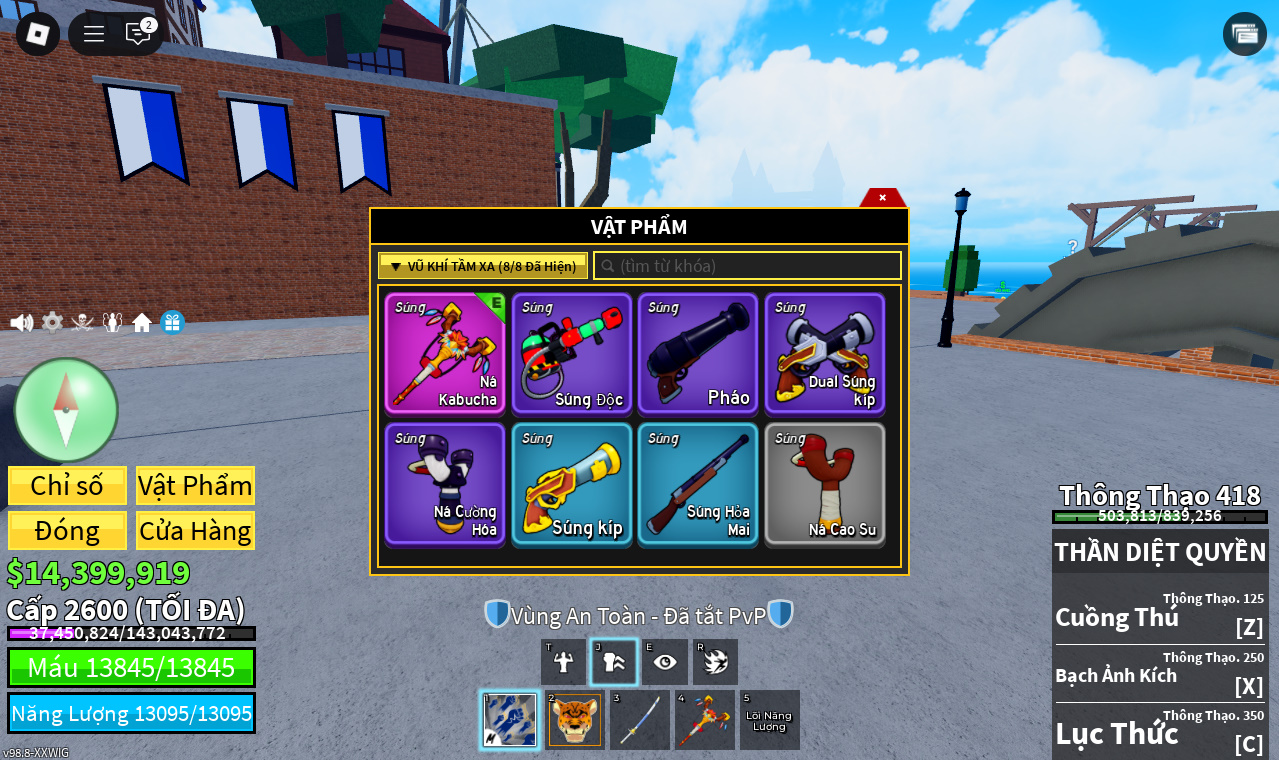Viewport: 1279px width, 760px height.
Task: Pick the Dual Súng kíp item
Action: pyautogui.click(x=825, y=353)
